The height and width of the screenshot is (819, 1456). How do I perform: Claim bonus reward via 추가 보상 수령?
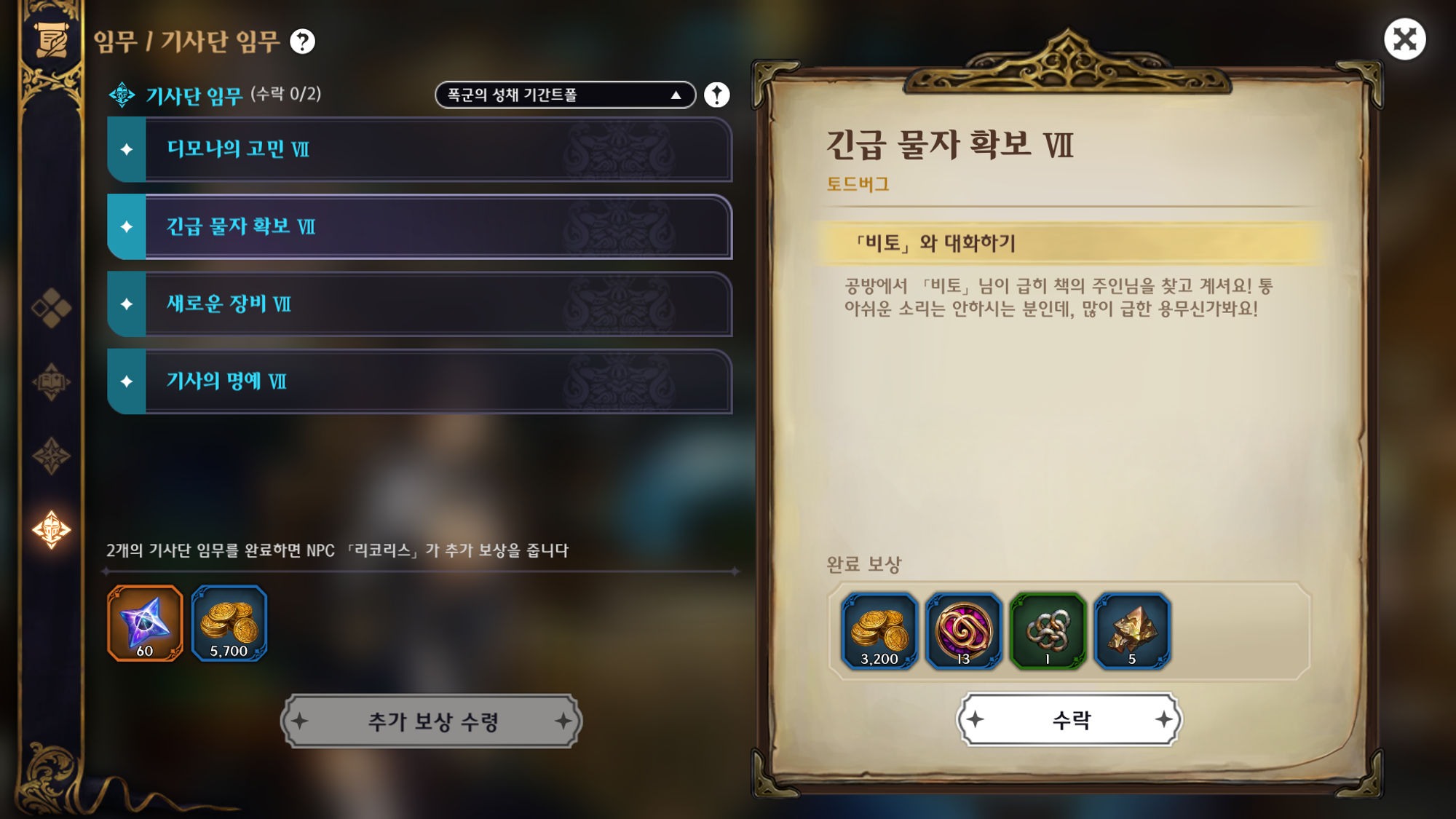point(432,721)
